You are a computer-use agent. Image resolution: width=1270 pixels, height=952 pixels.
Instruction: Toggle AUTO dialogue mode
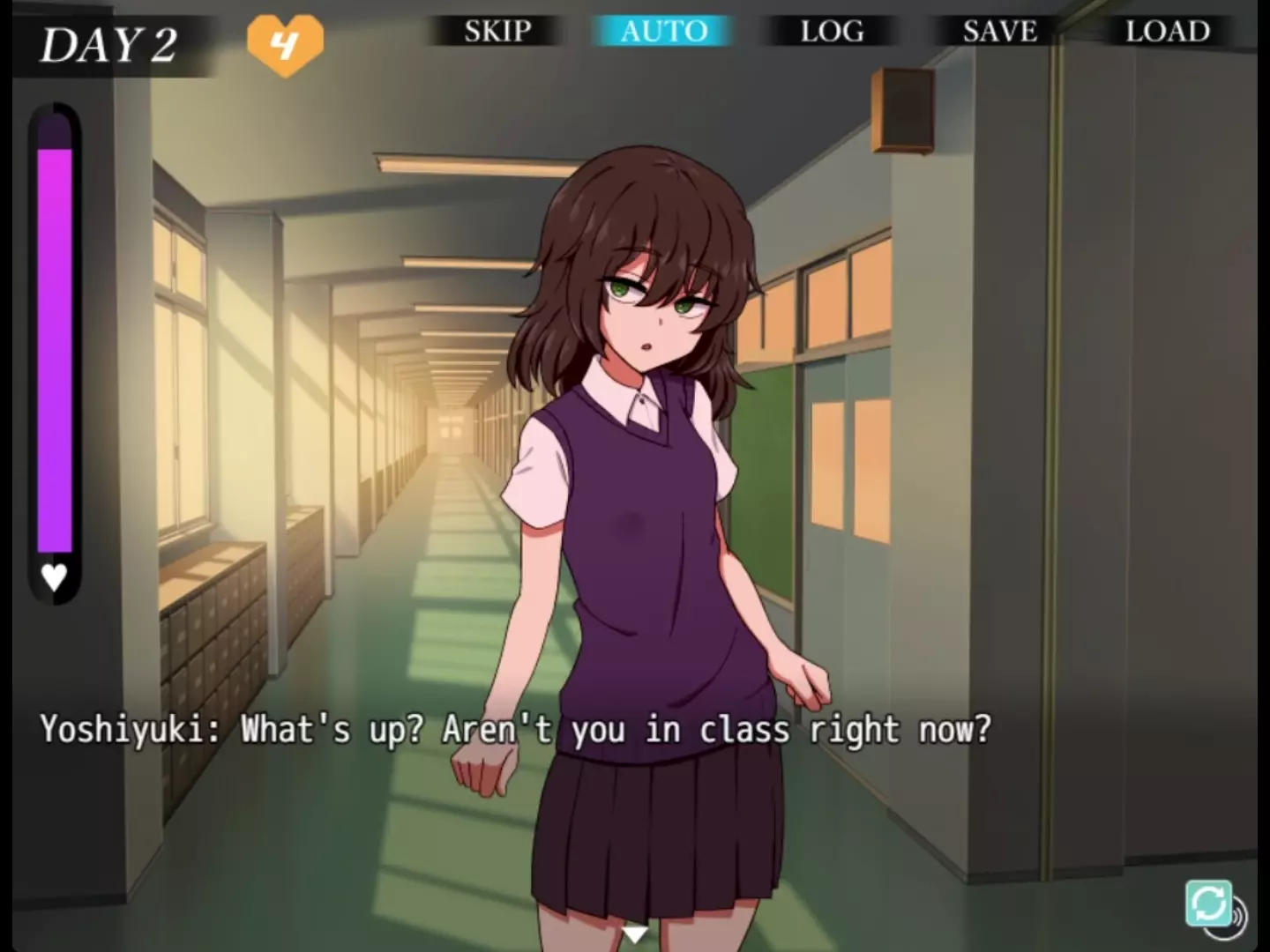(x=664, y=32)
